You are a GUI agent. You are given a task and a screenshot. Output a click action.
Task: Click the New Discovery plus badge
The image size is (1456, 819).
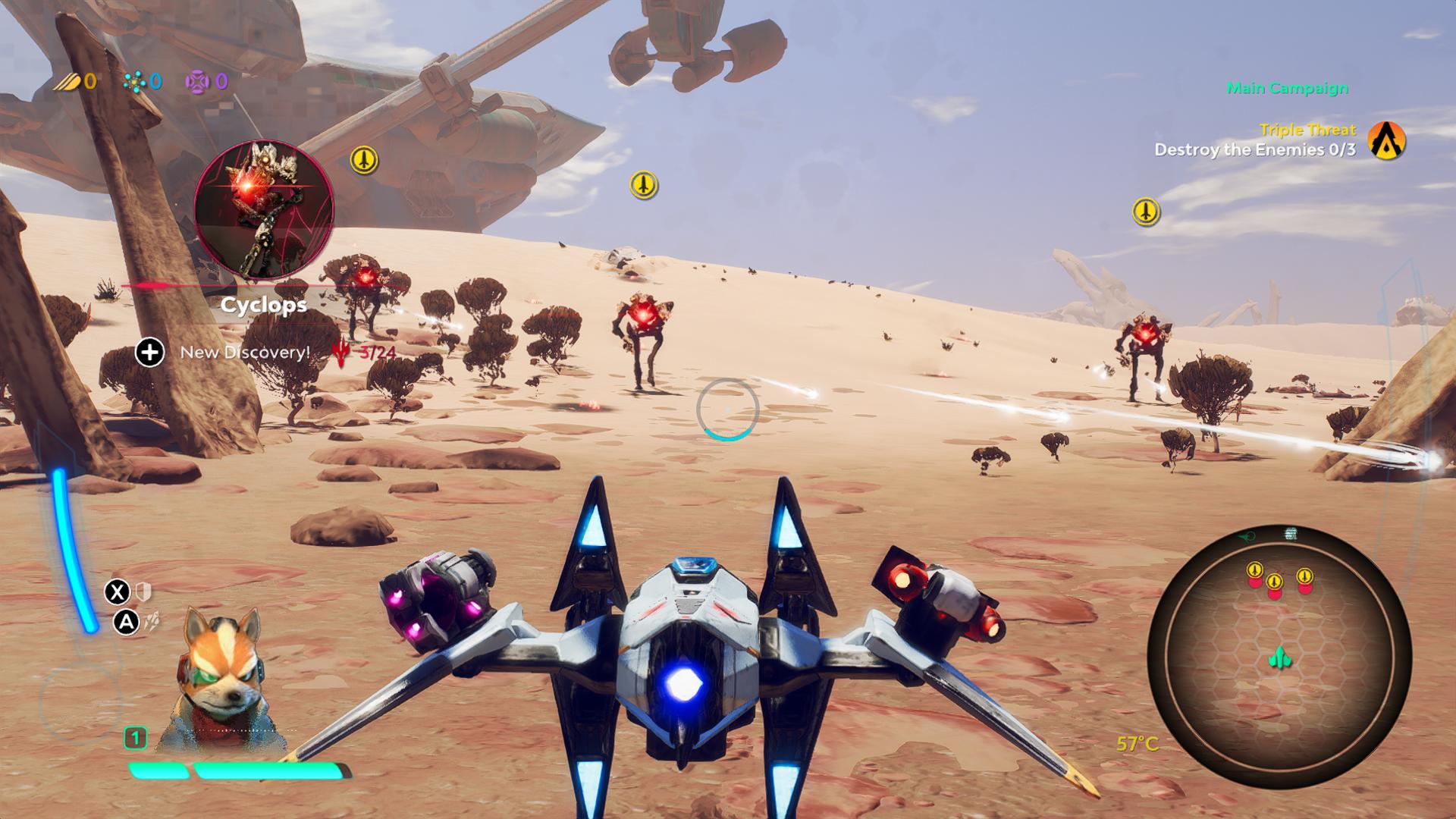click(x=150, y=350)
